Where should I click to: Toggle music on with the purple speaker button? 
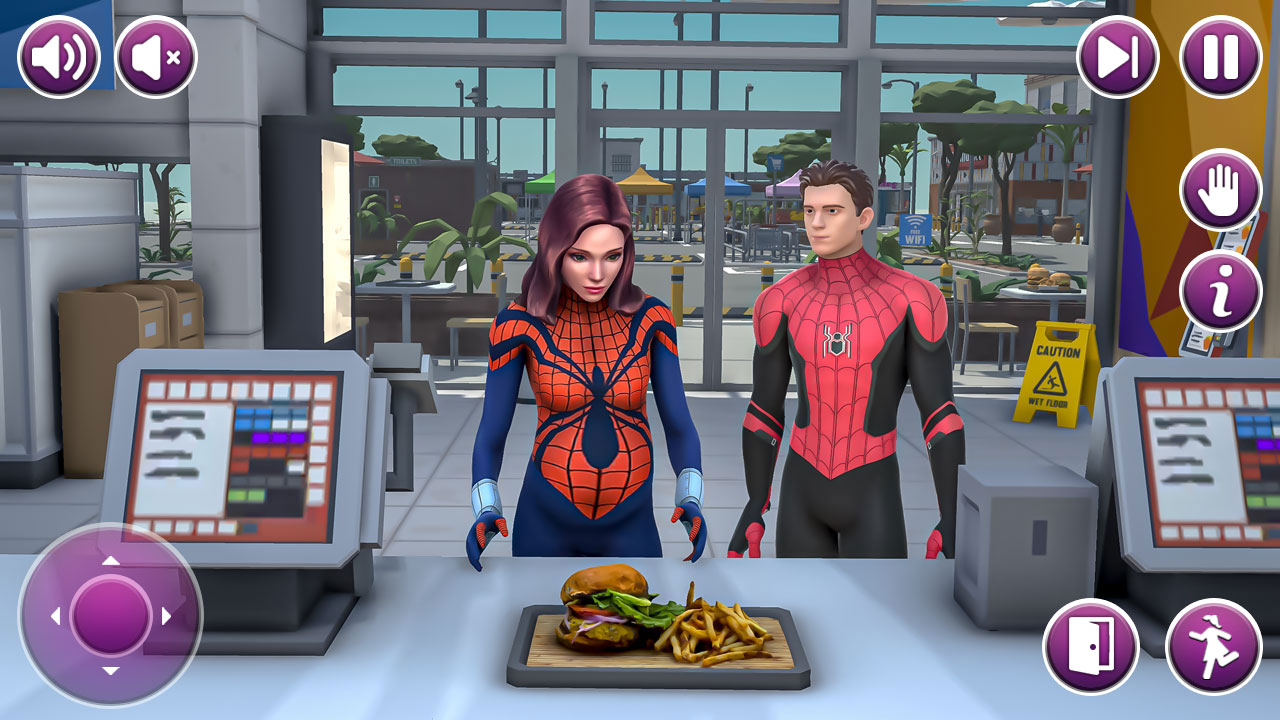(x=57, y=57)
